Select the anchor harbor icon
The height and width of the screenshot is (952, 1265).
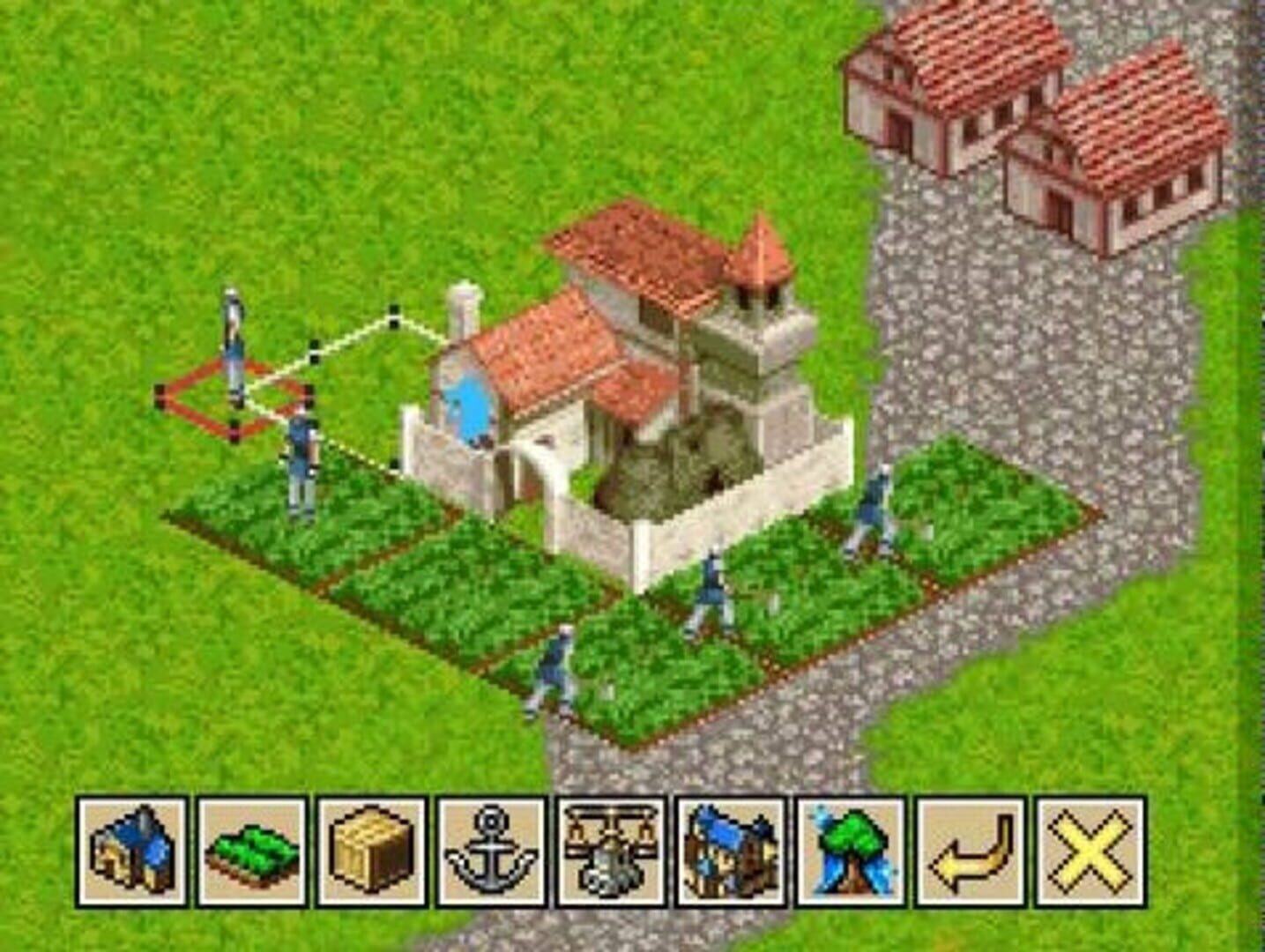click(492, 851)
